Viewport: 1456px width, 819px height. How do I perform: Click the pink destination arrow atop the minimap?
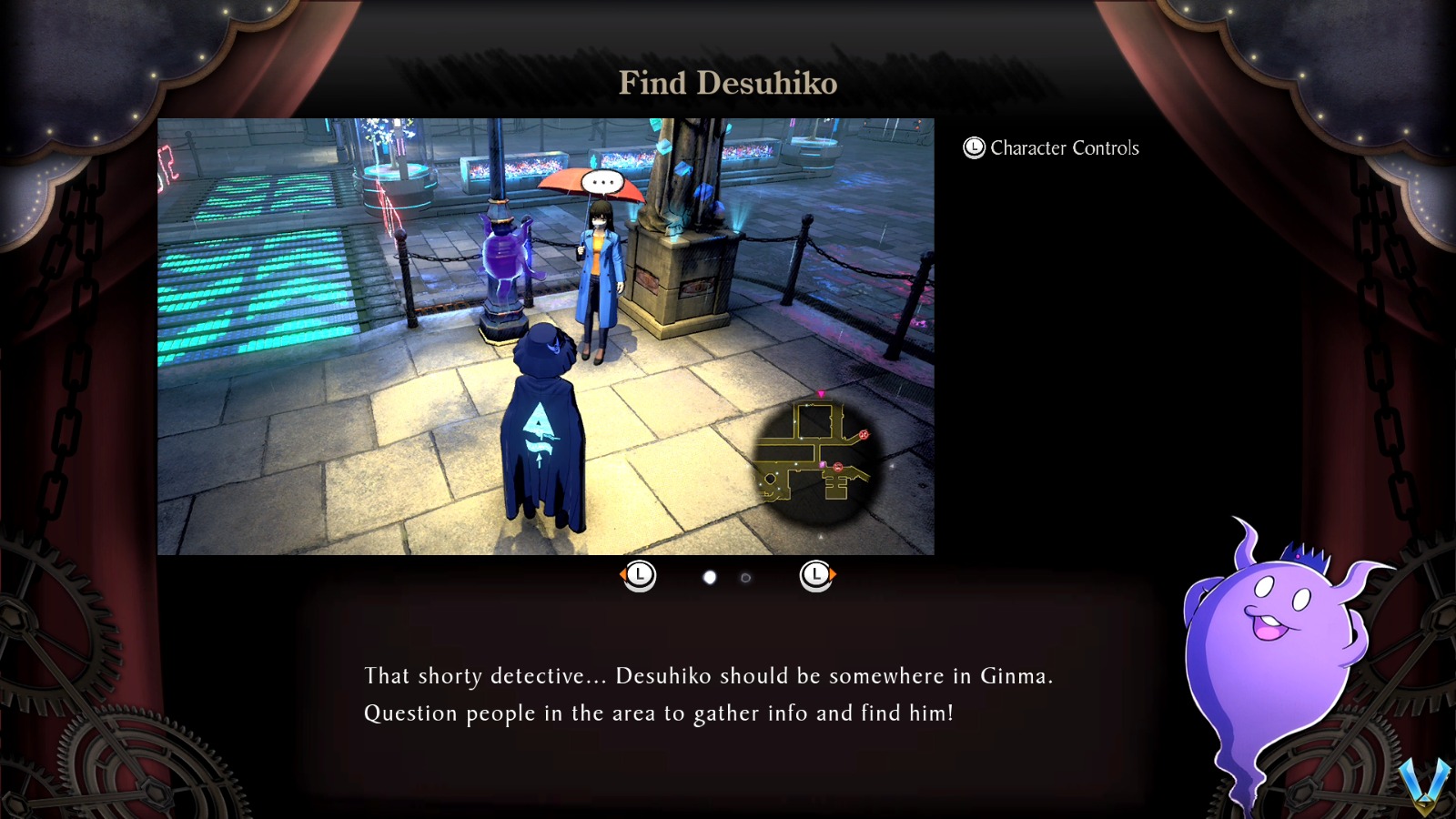click(822, 393)
